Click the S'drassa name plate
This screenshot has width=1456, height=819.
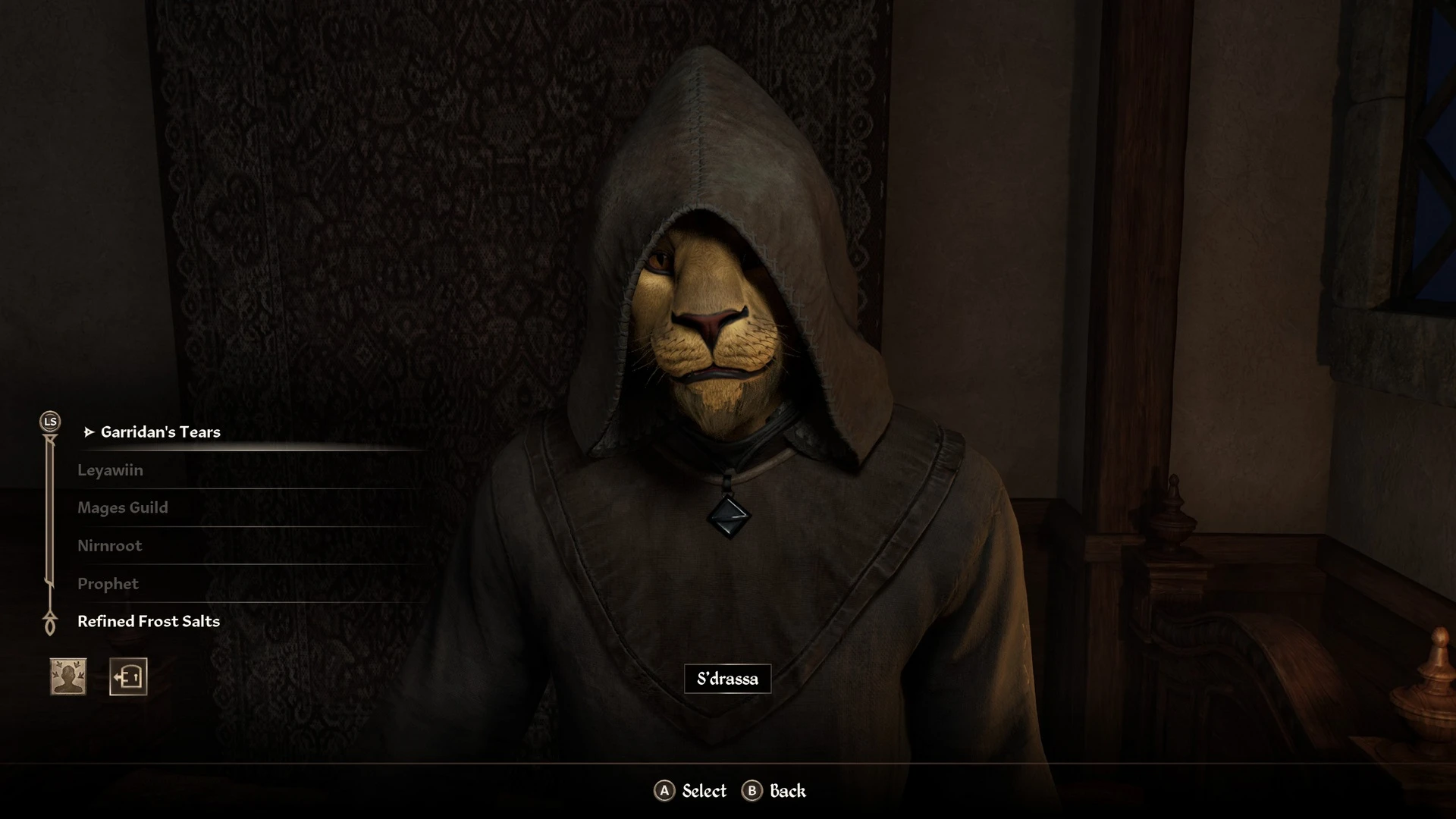pos(727,679)
